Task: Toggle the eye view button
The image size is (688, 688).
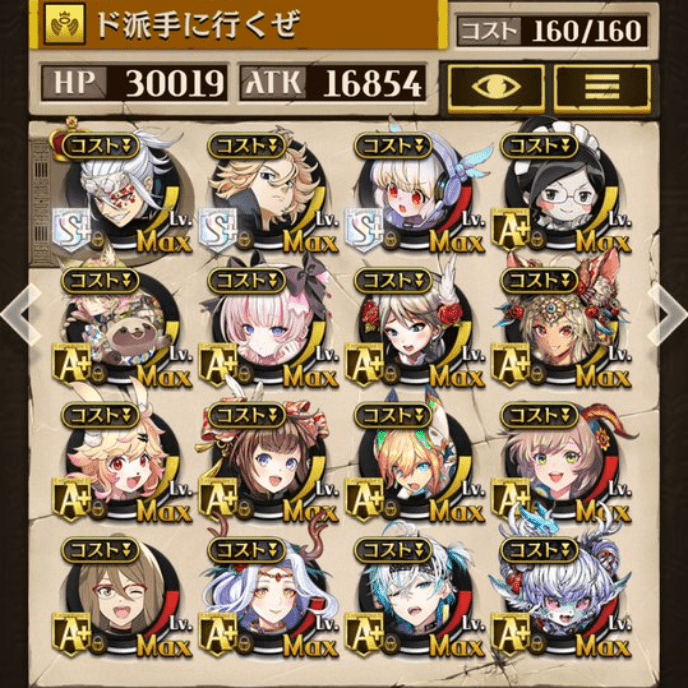Action: coord(496,86)
